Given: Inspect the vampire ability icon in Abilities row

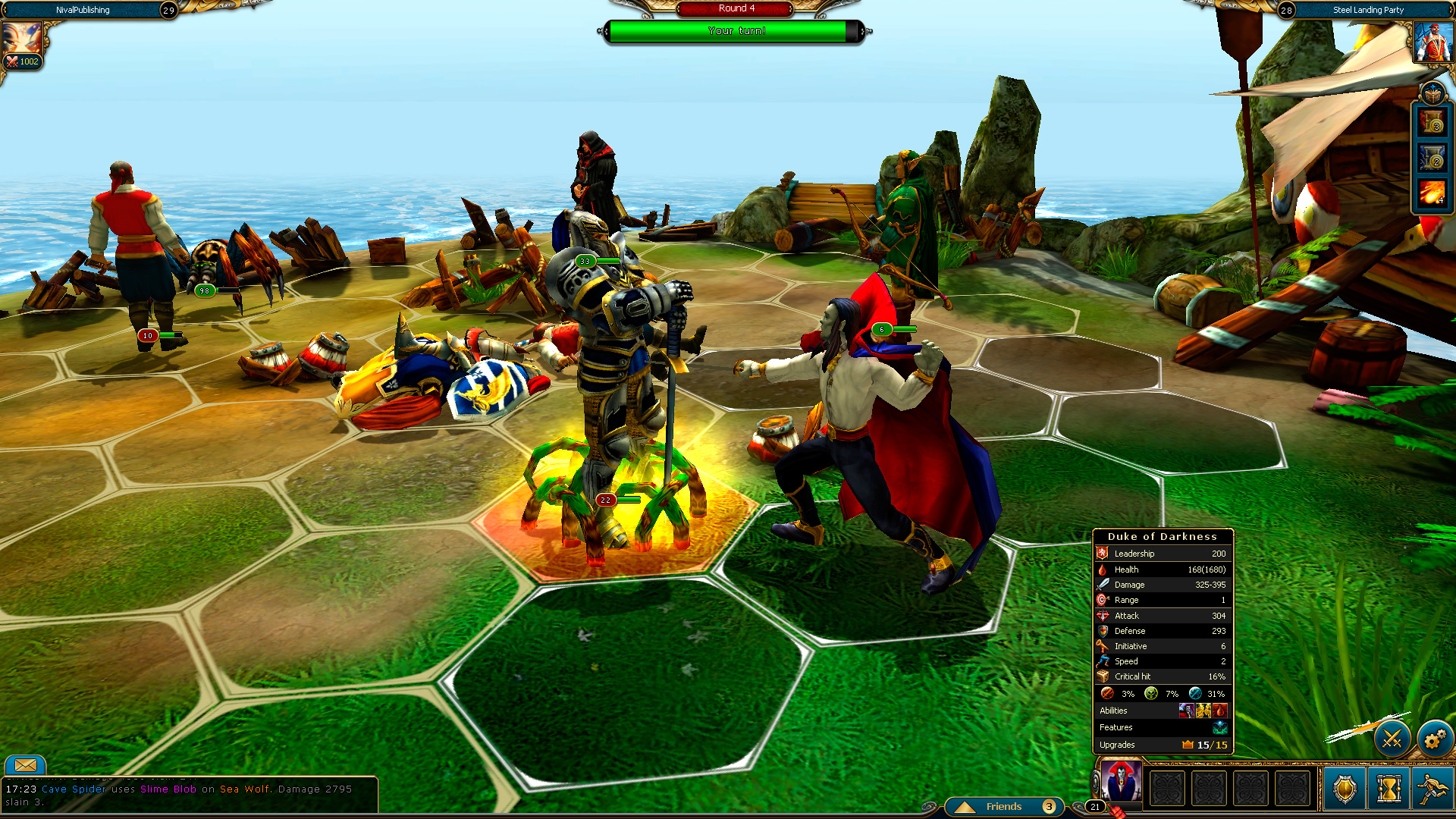Looking at the screenshot, I should (x=1187, y=711).
